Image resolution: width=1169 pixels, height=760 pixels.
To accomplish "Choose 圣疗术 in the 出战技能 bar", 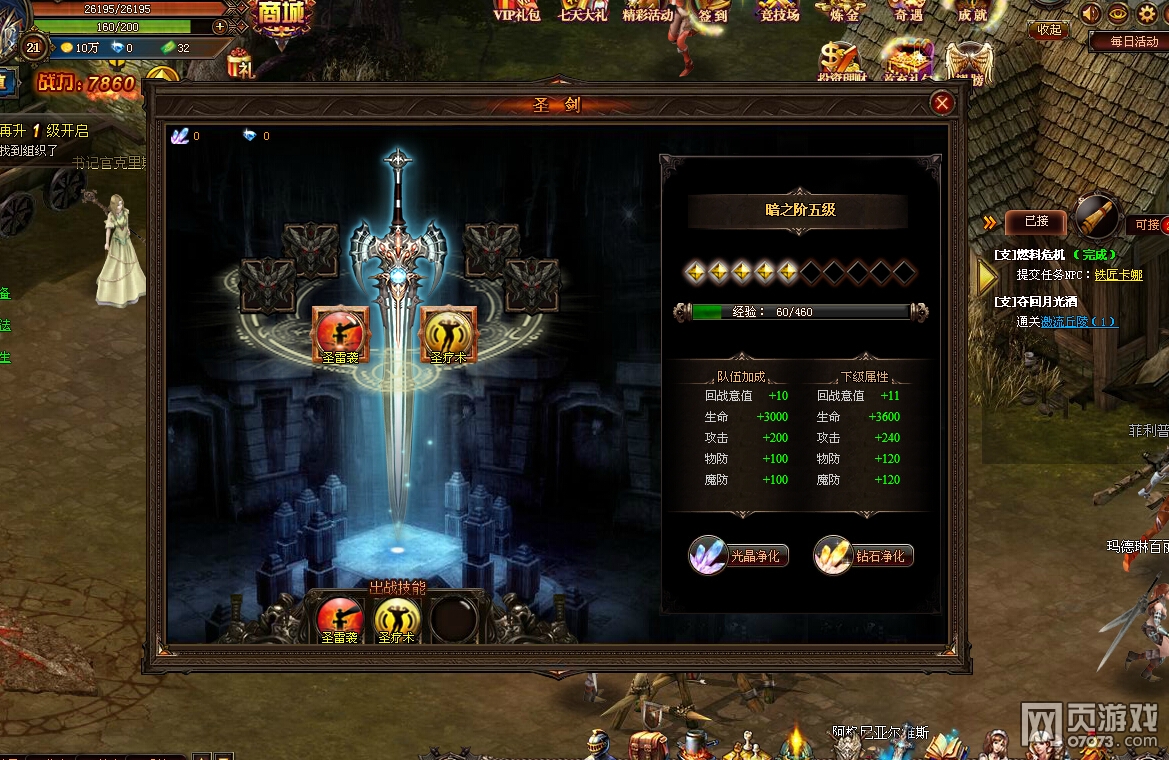I will 397,619.
